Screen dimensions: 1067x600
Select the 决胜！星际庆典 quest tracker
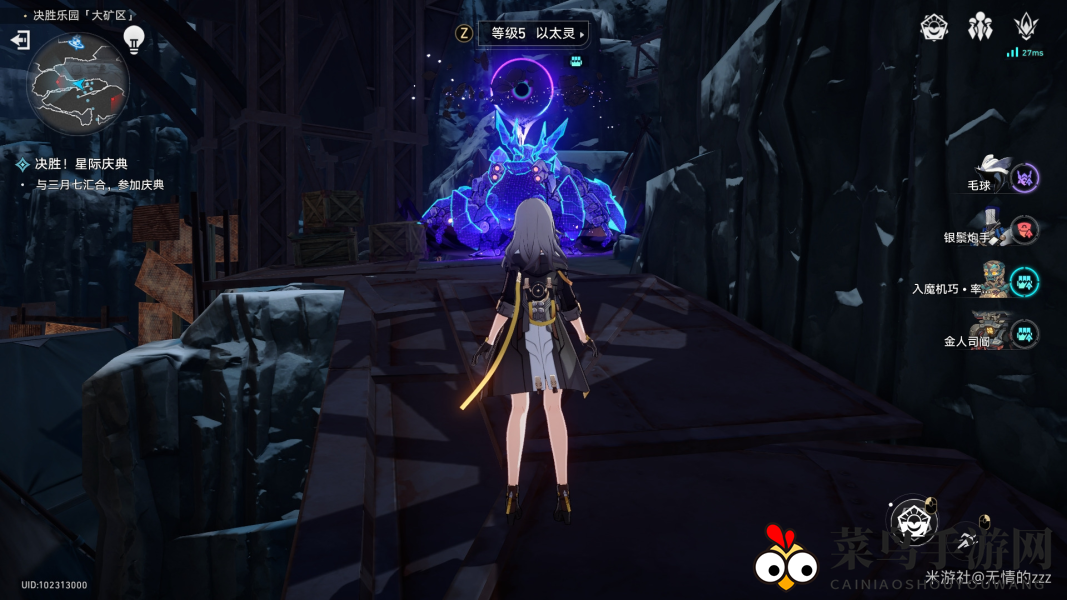[81, 164]
